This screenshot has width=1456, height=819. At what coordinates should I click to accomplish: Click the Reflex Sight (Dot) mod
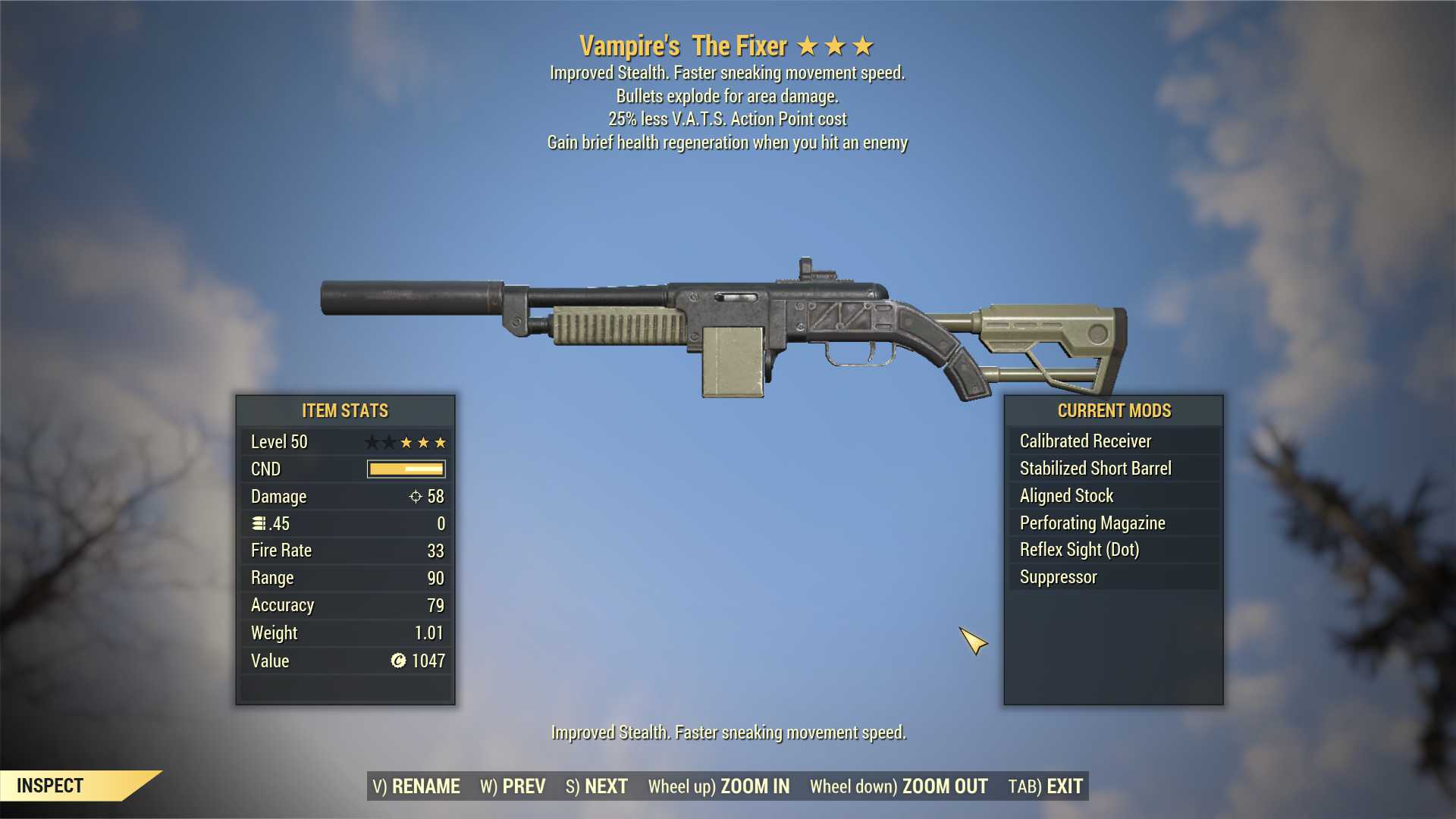click(1079, 550)
